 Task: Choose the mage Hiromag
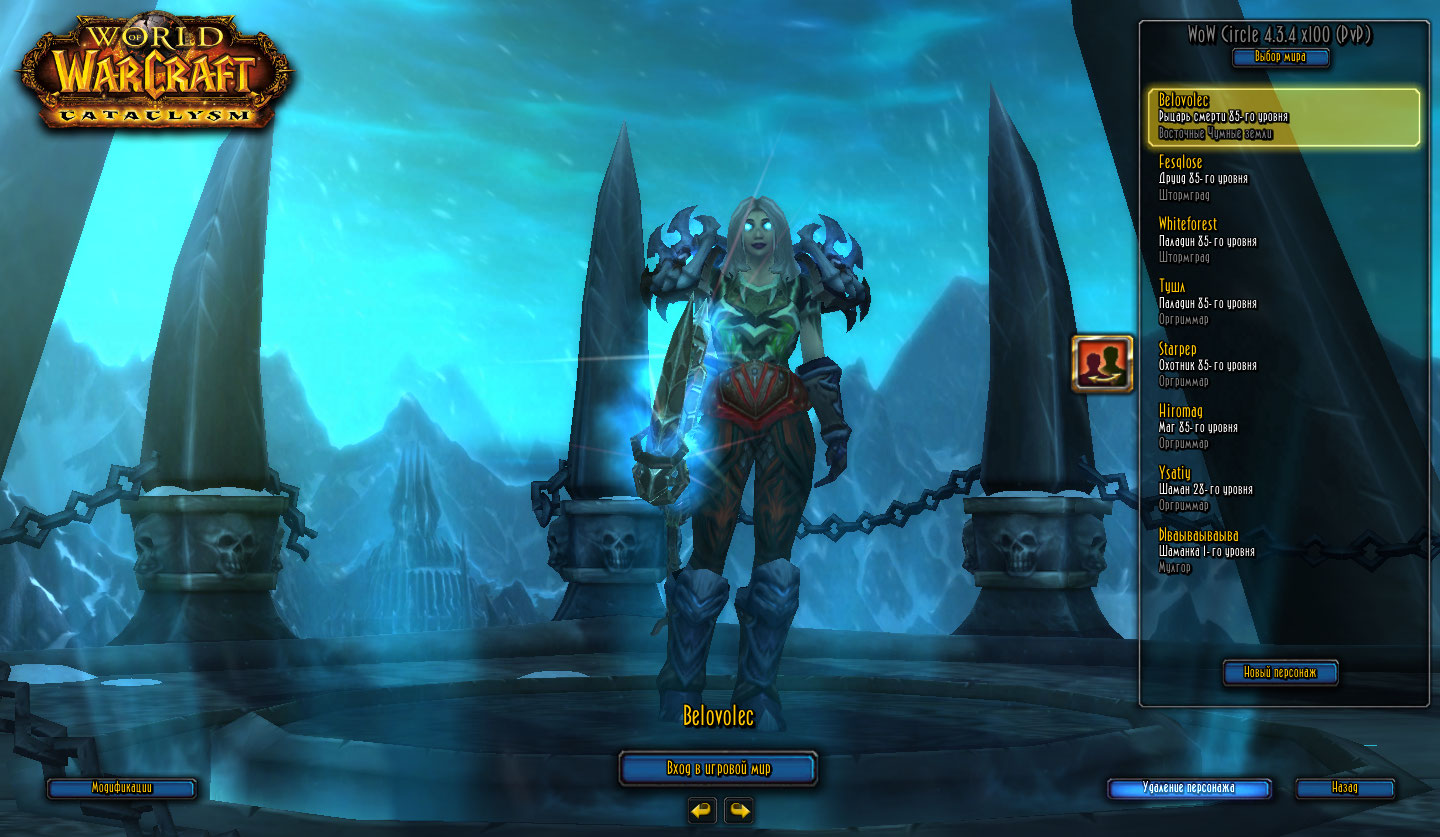tap(1285, 426)
